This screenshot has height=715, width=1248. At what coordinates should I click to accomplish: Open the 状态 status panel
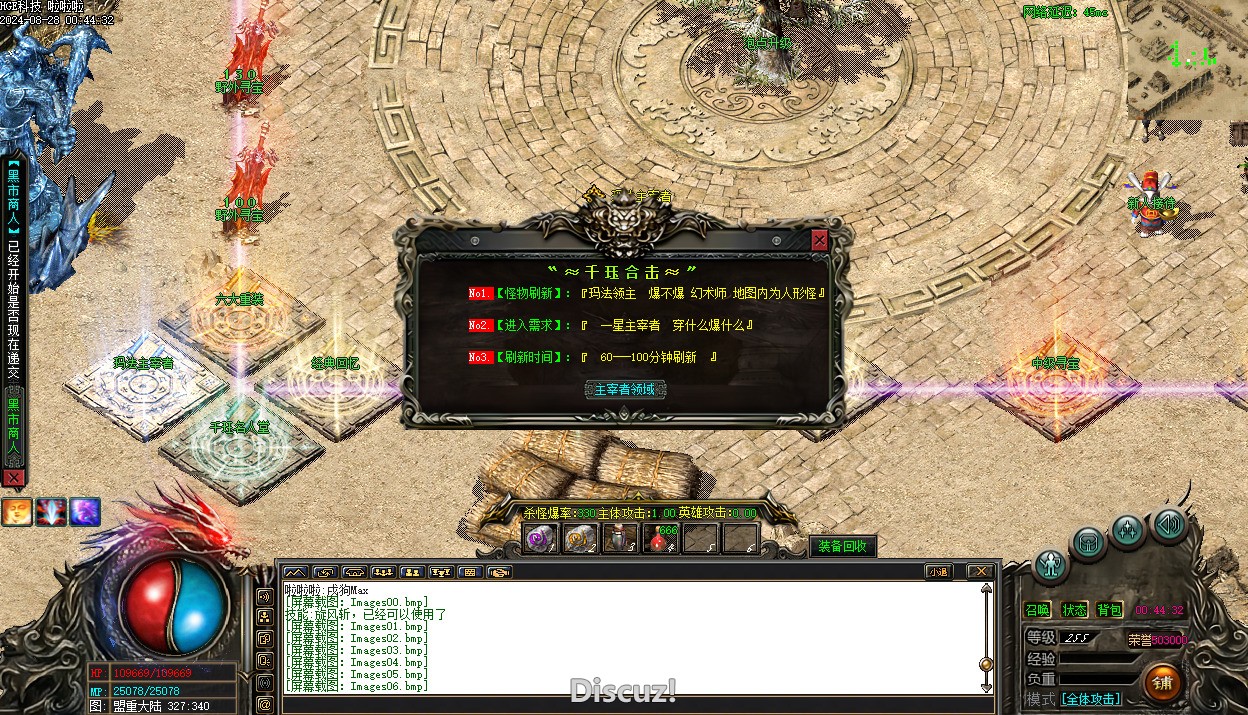coord(1074,610)
